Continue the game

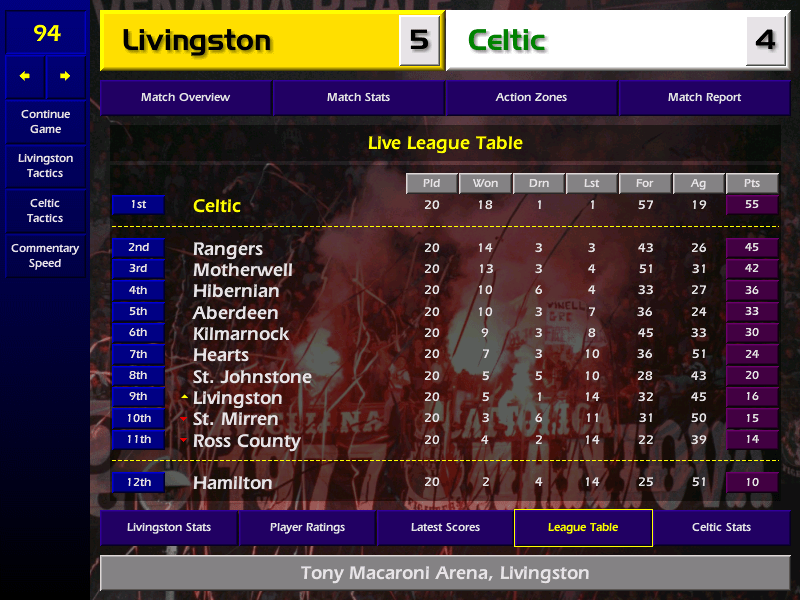coord(45,121)
